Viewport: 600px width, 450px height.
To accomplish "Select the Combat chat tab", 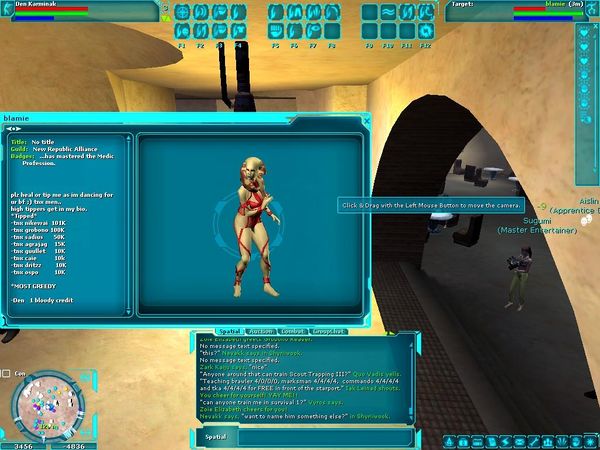I will [x=293, y=330].
